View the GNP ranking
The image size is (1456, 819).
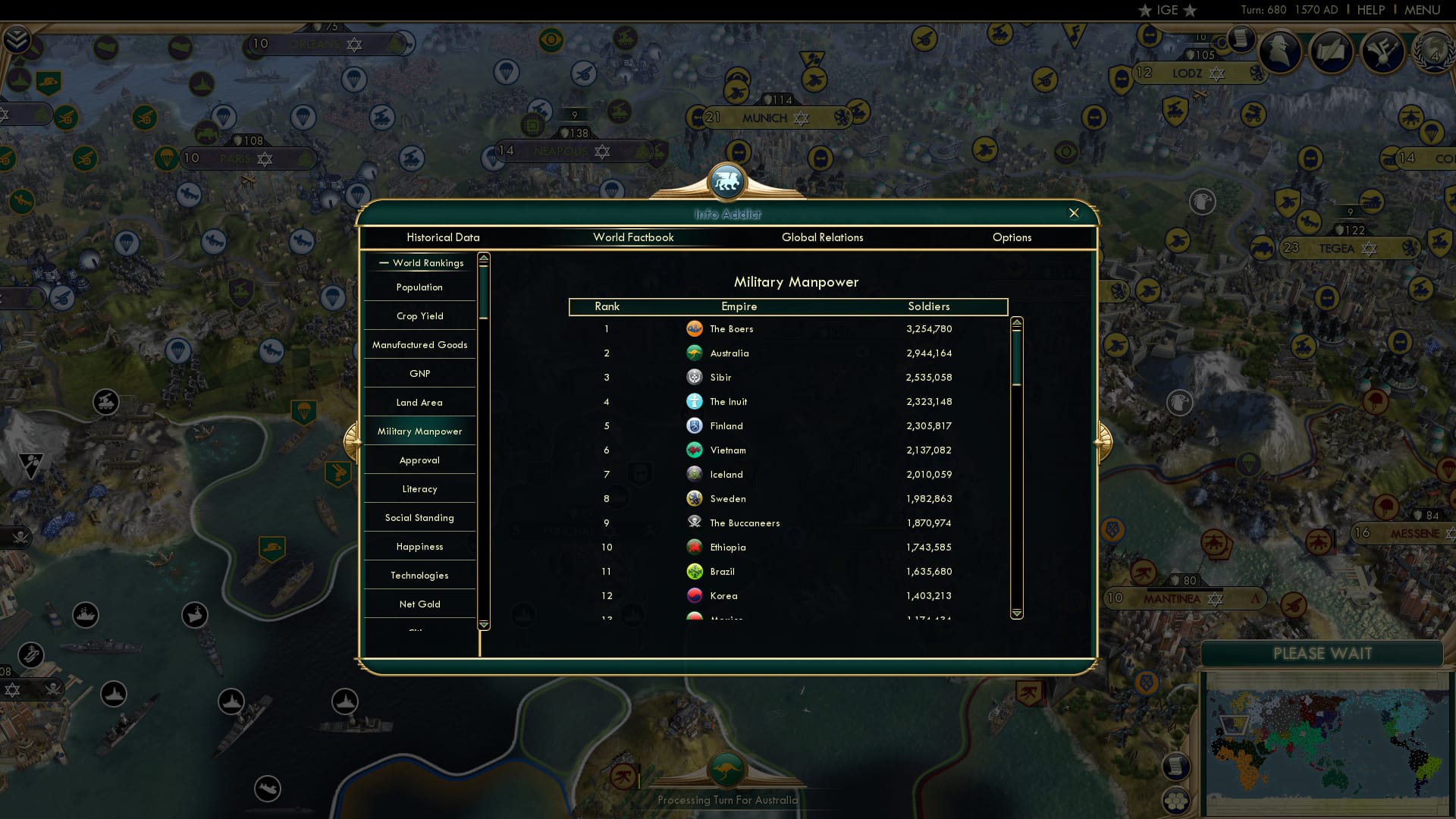(419, 373)
